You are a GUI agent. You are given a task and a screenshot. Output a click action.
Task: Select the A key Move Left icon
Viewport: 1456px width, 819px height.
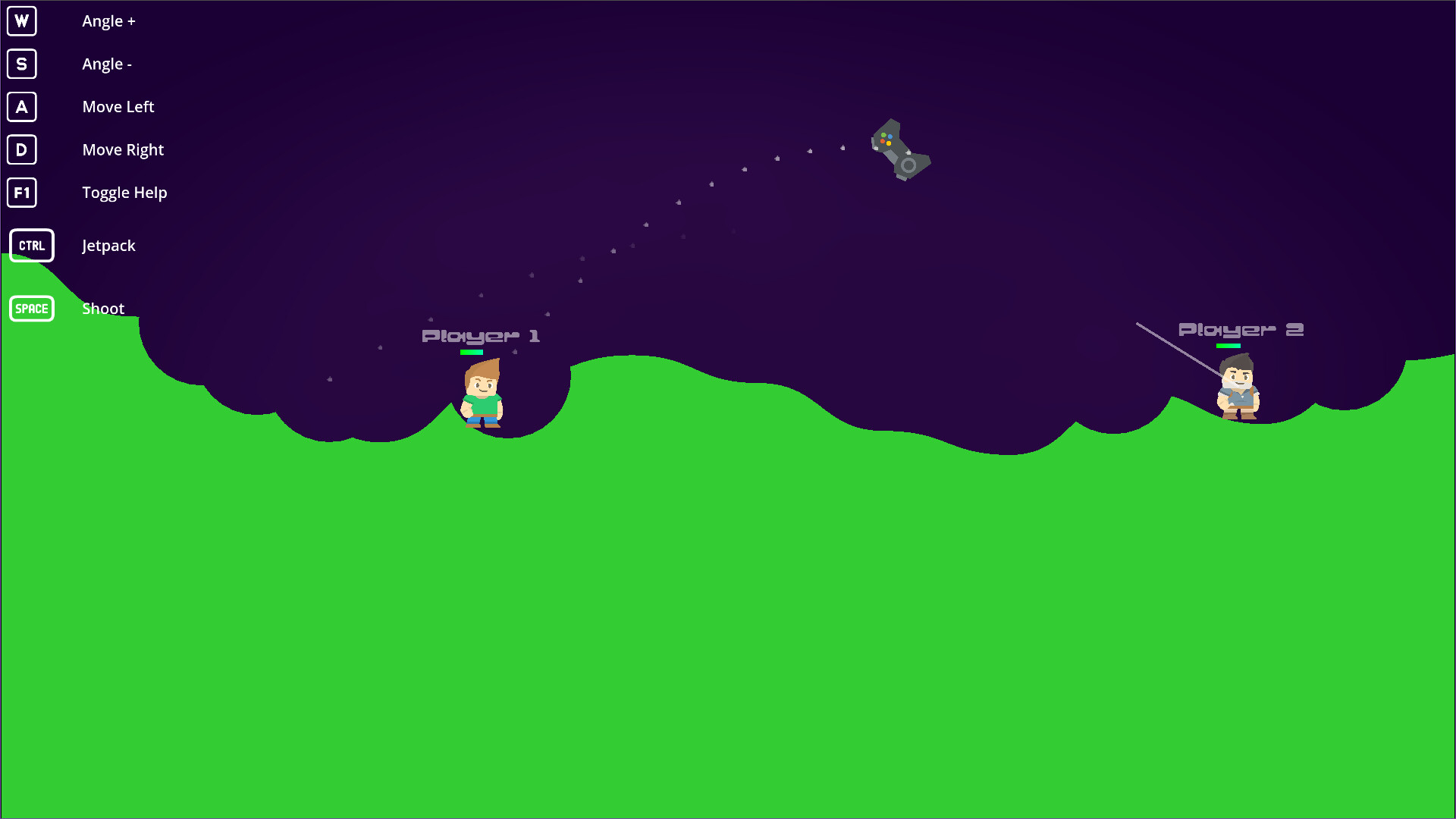[21, 107]
